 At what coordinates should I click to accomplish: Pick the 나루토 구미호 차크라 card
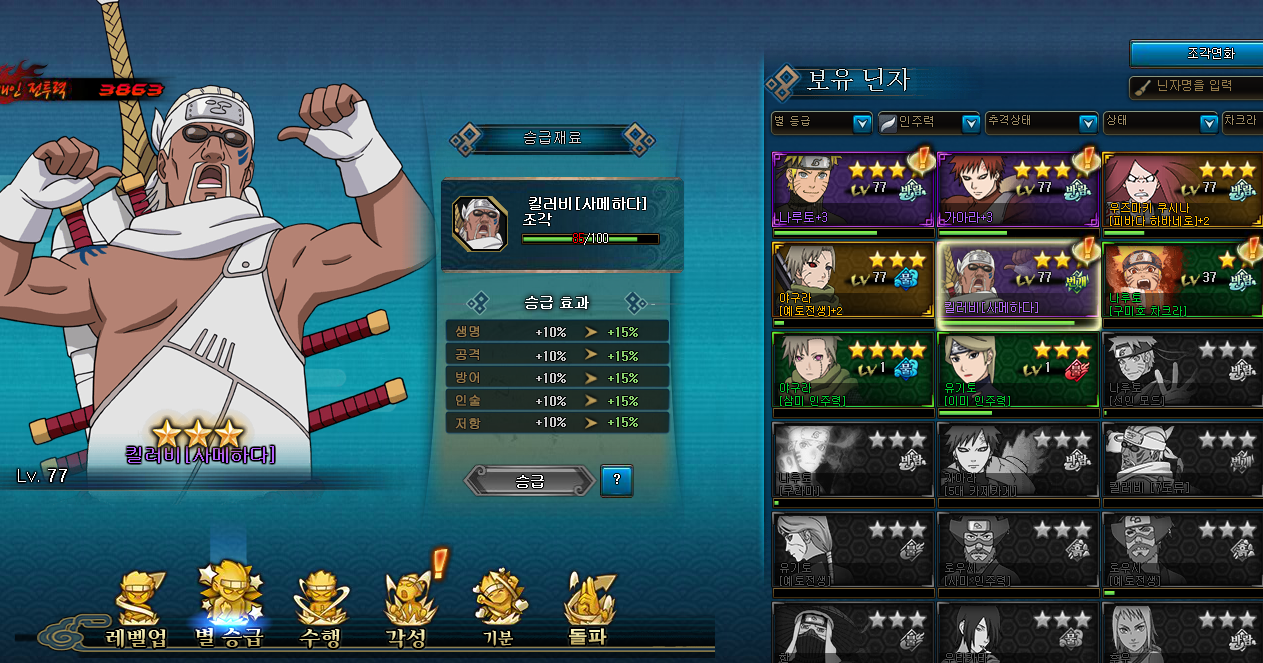click(x=1181, y=281)
